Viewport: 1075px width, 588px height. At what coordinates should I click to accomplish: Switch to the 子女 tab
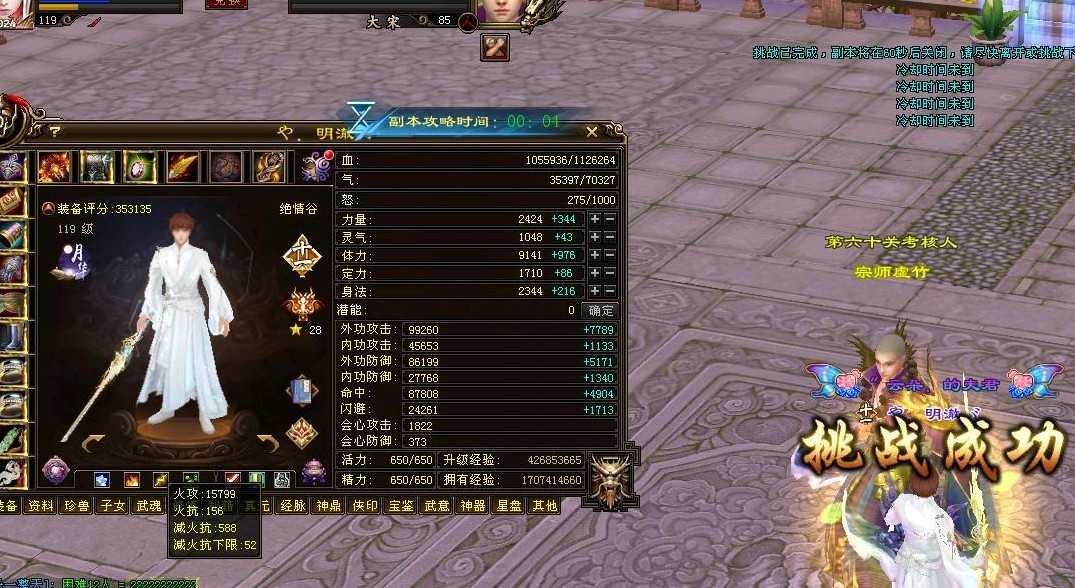(112, 506)
